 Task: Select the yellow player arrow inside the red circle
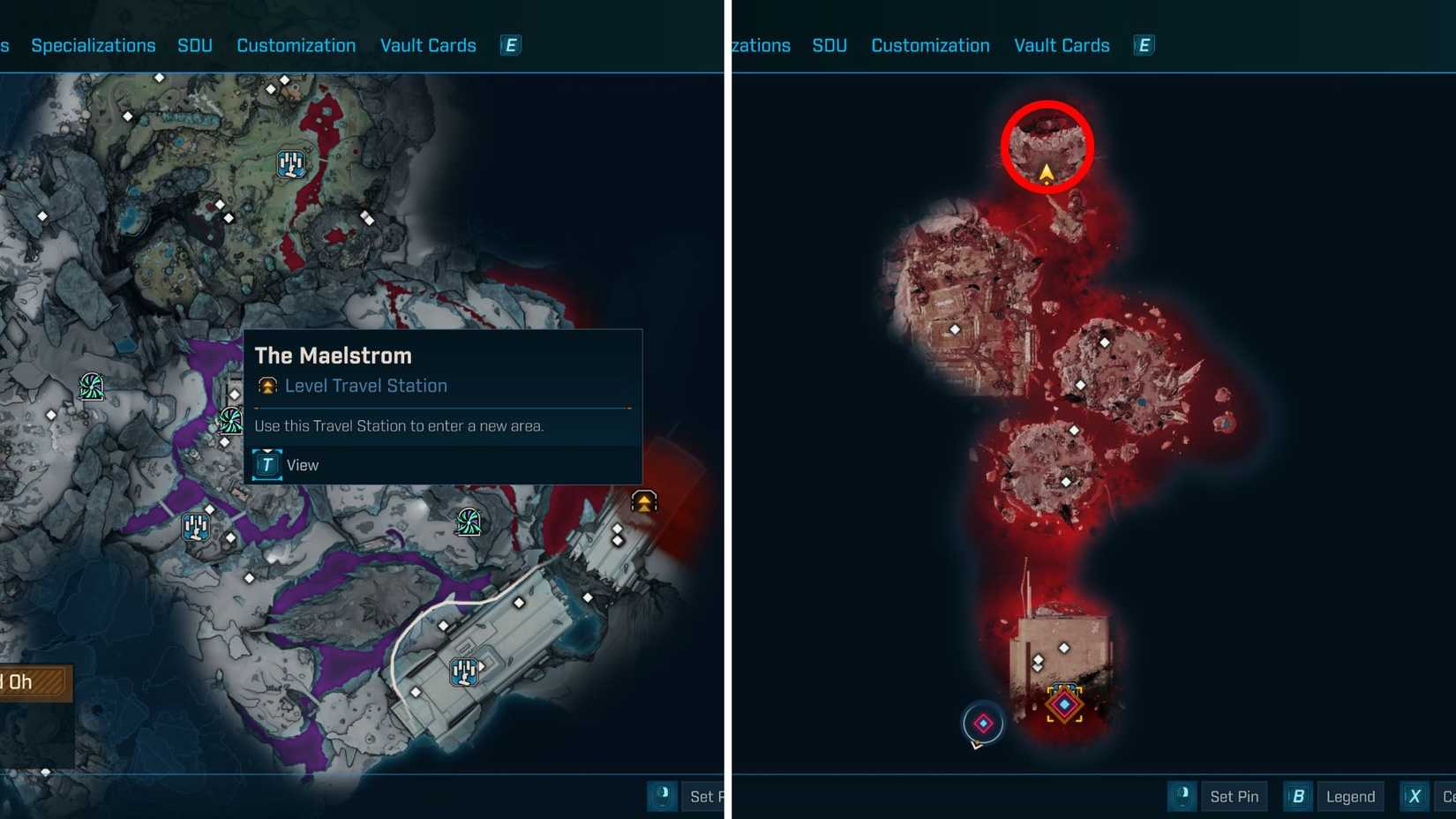tap(1046, 173)
